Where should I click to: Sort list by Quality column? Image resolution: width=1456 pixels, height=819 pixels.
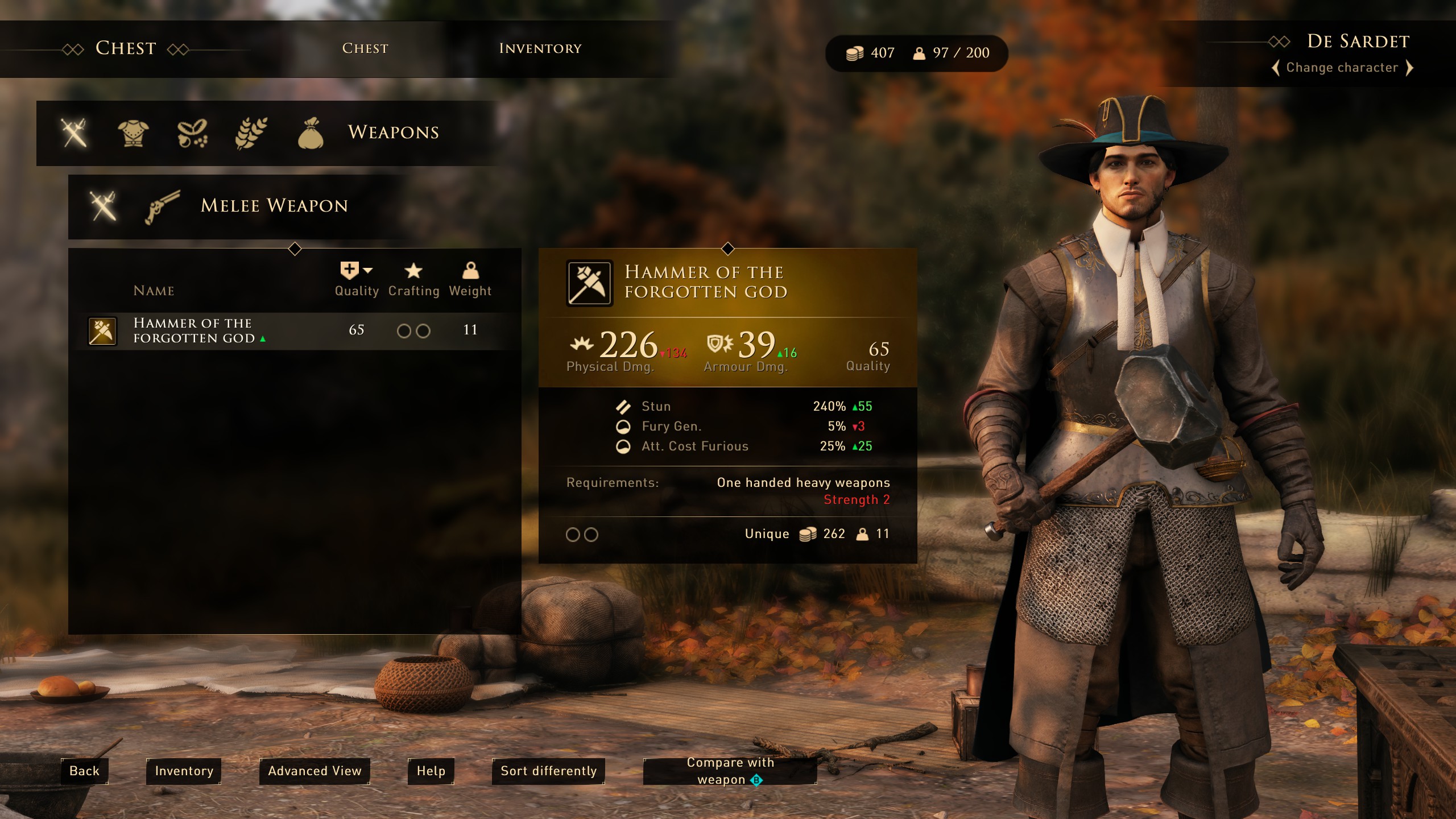pyautogui.click(x=357, y=279)
